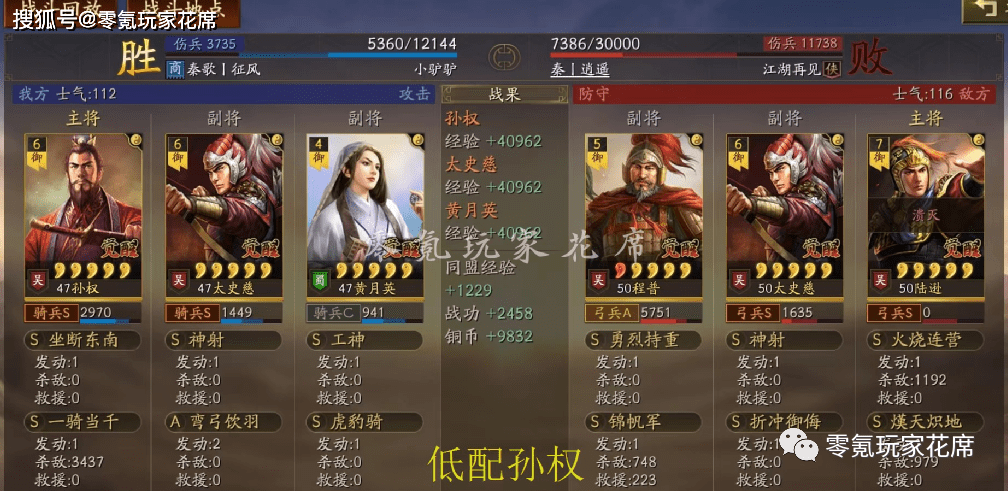This screenshot has width=1008, height=491.
Task: View the 火烧连营 skill
Action: 926,341
